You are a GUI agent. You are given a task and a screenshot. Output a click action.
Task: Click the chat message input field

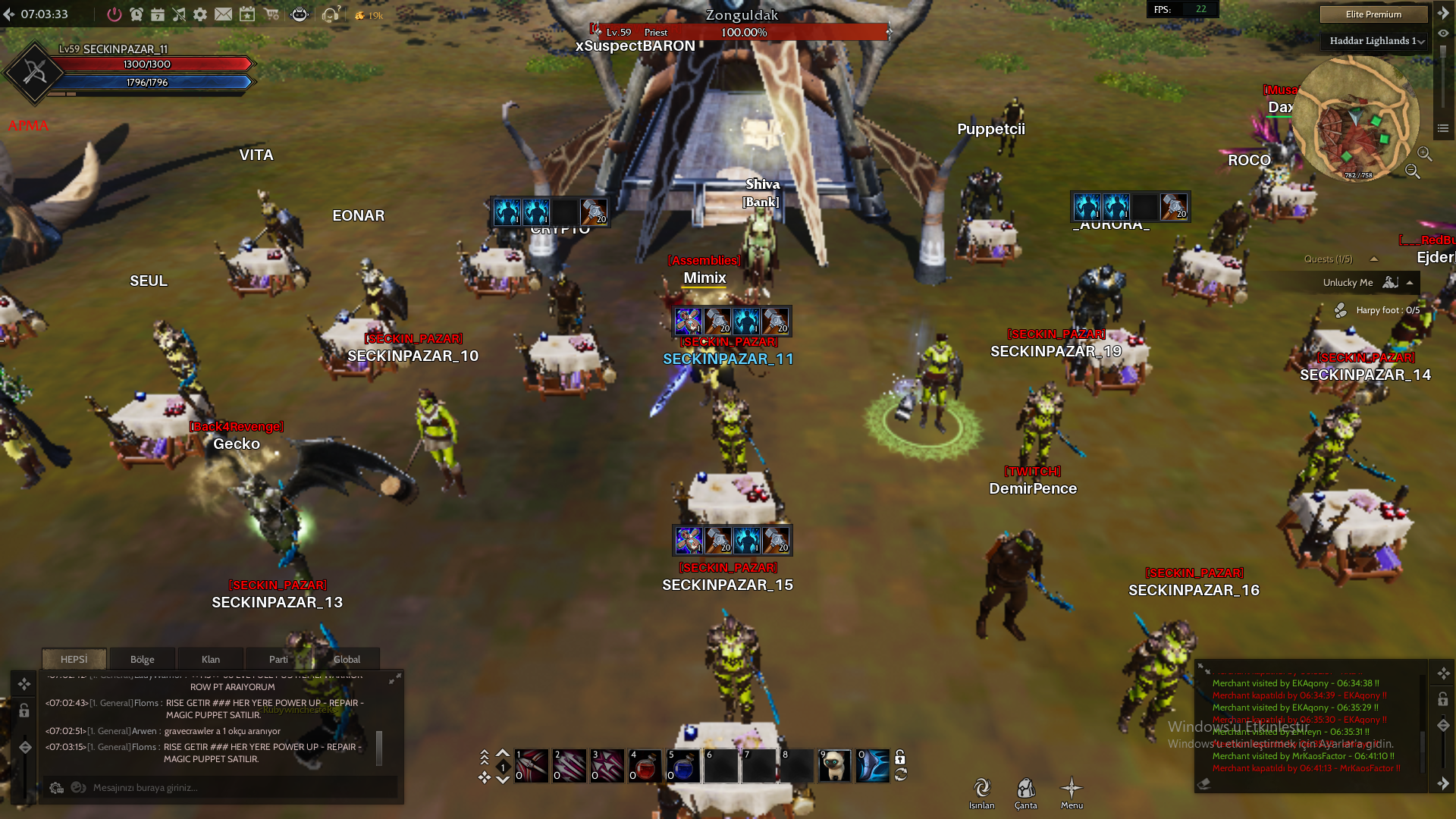point(220,787)
